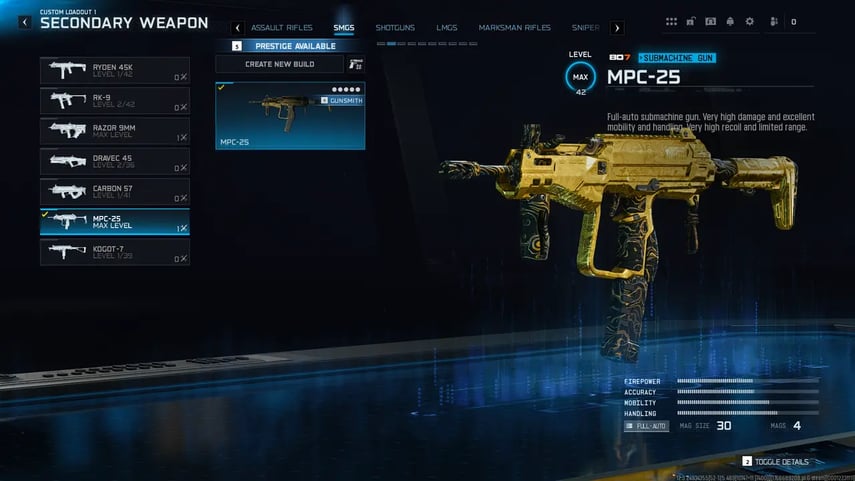Choose the Kogot-7 weapon row

(114, 252)
